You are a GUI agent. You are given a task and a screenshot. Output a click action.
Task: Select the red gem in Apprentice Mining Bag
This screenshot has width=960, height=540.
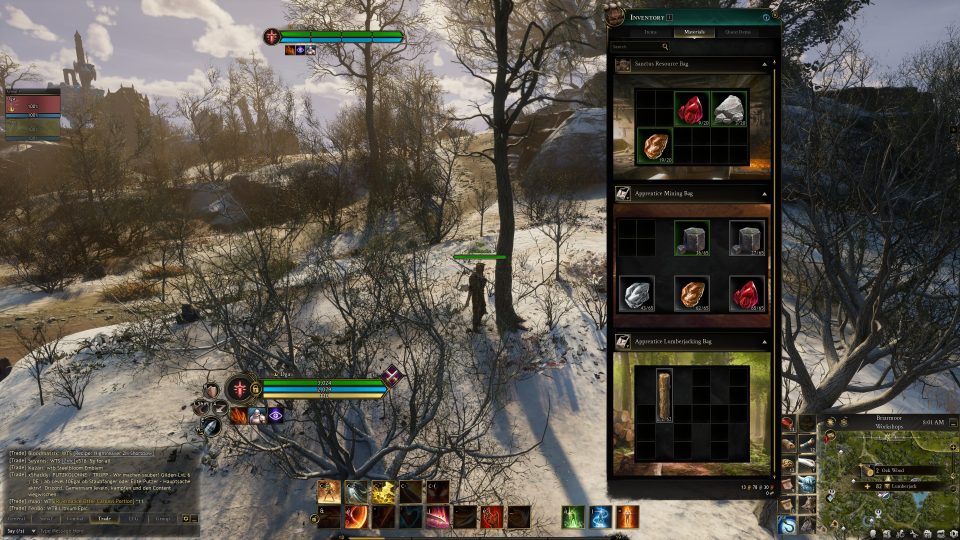coord(745,294)
